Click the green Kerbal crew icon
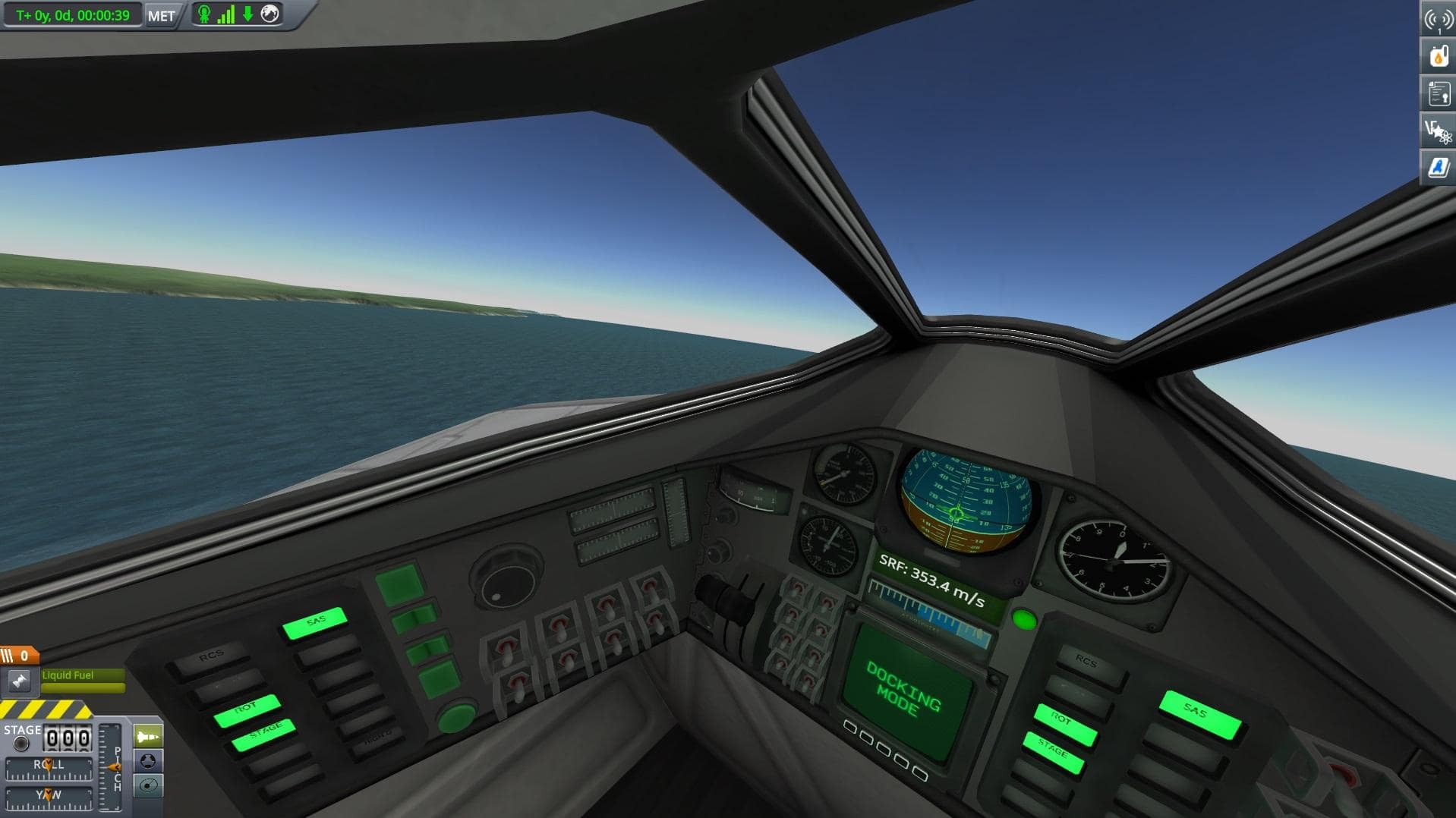Image resolution: width=1456 pixels, height=818 pixels. [203, 14]
